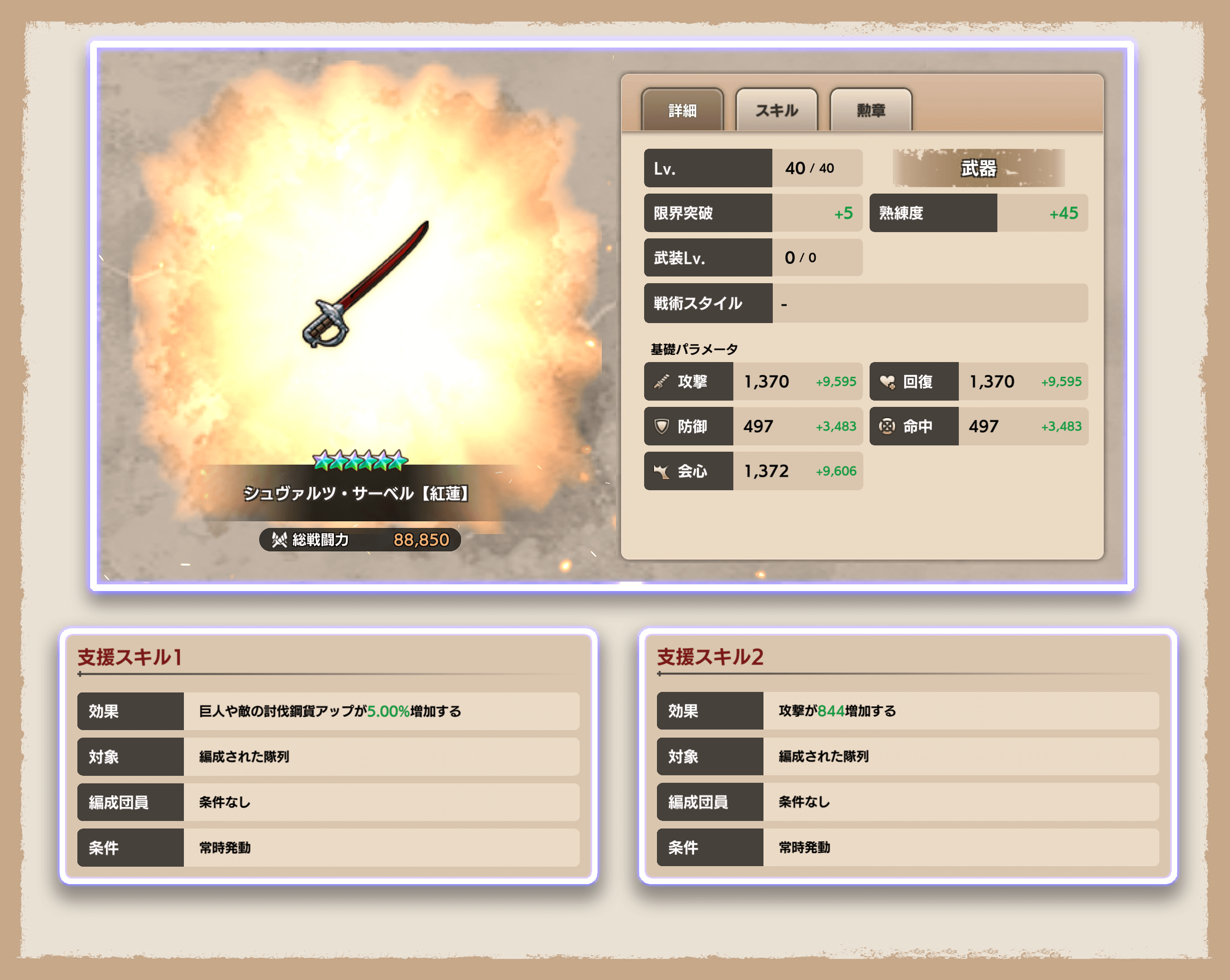Open the スキル skill tab
The height and width of the screenshot is (980, 1230).
(x=776, y=110)
